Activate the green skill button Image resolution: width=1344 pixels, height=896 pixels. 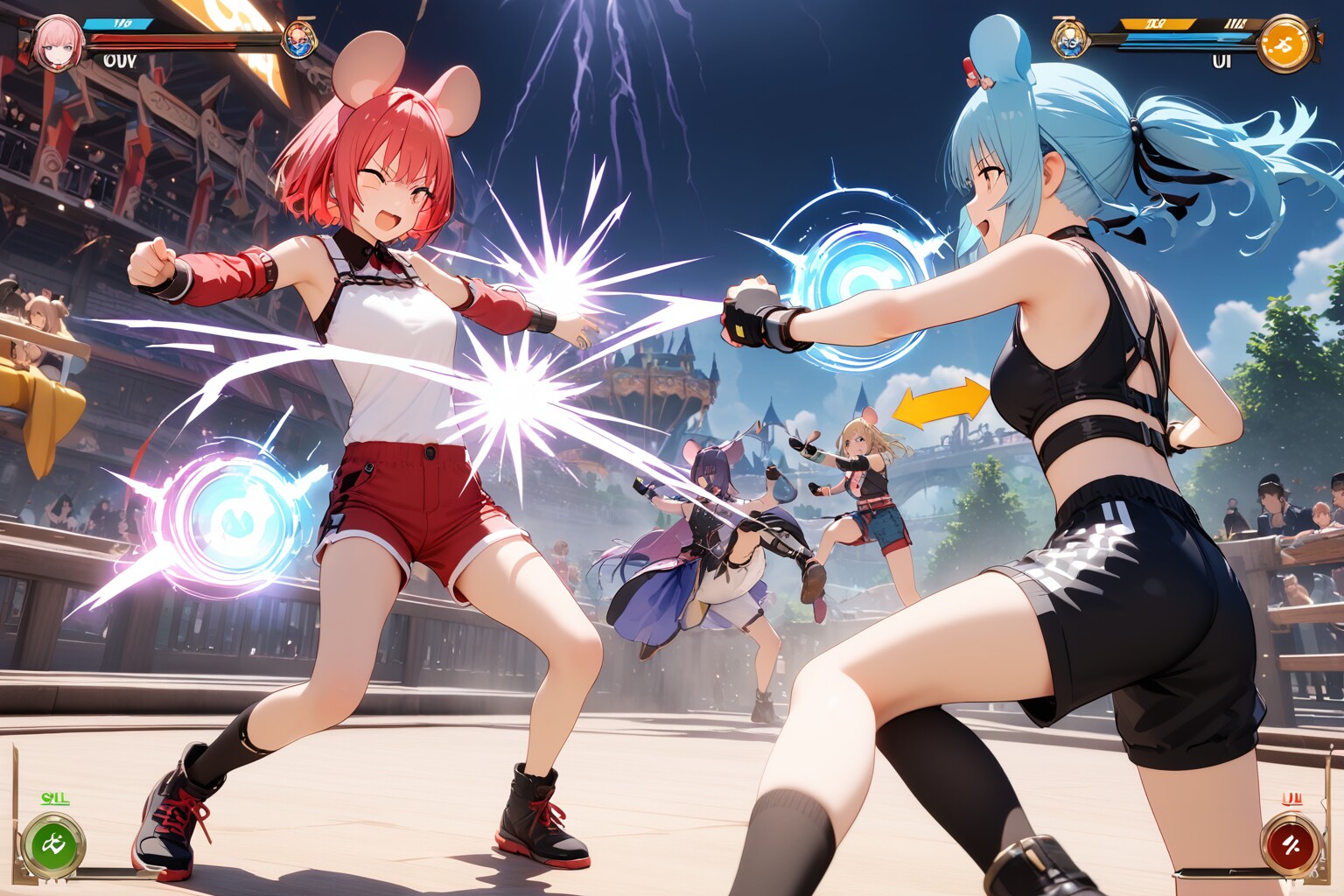52,846
